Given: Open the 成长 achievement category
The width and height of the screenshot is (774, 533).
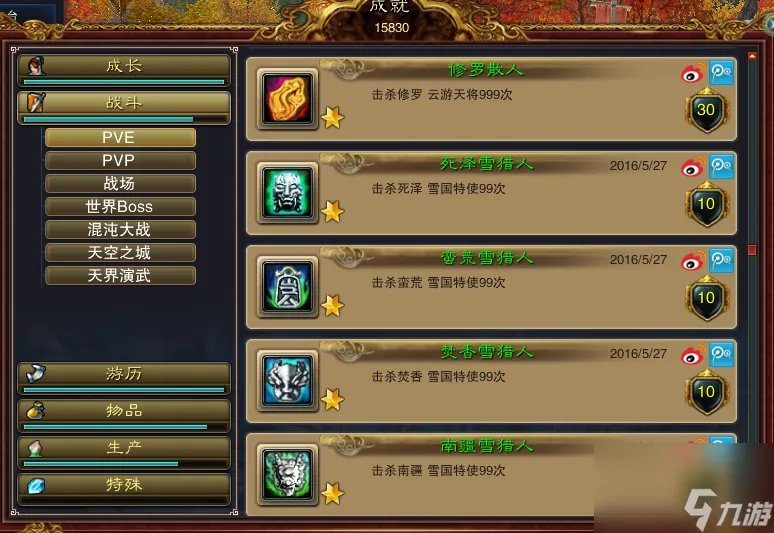Looking at the screenshot, I should [124, 67].
